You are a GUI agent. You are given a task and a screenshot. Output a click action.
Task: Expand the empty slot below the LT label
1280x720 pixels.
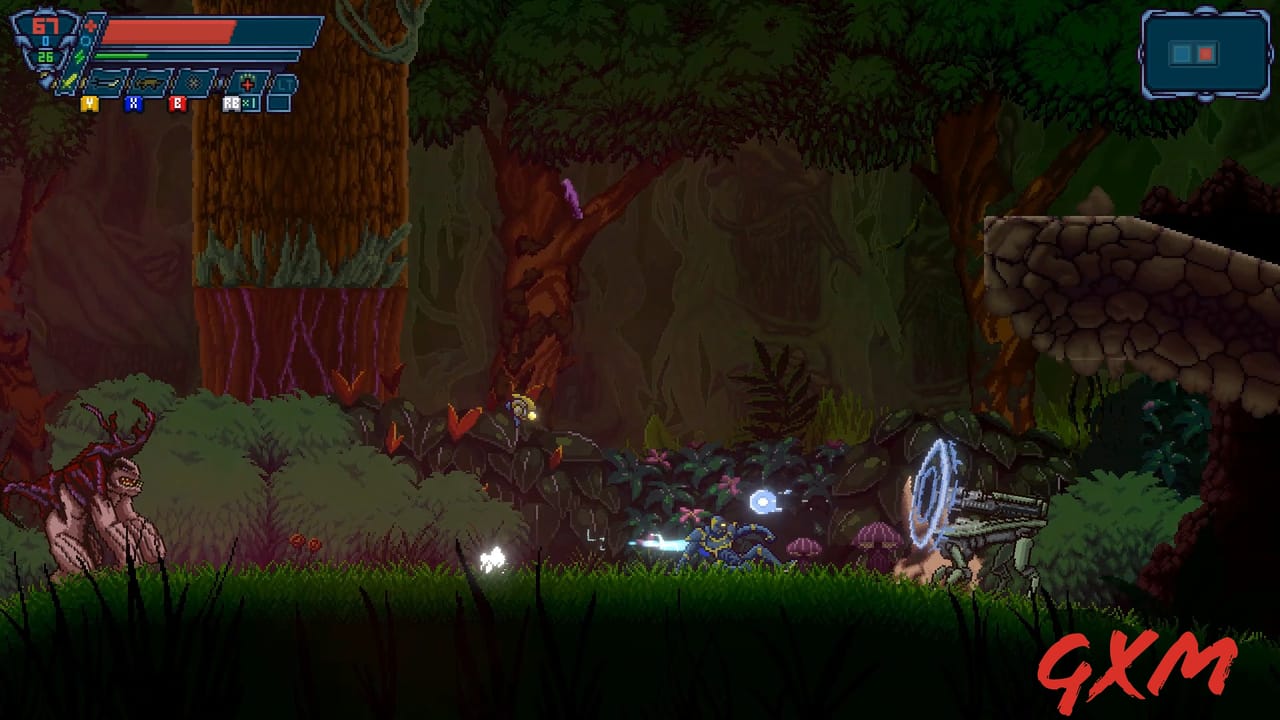pos(277,103)
